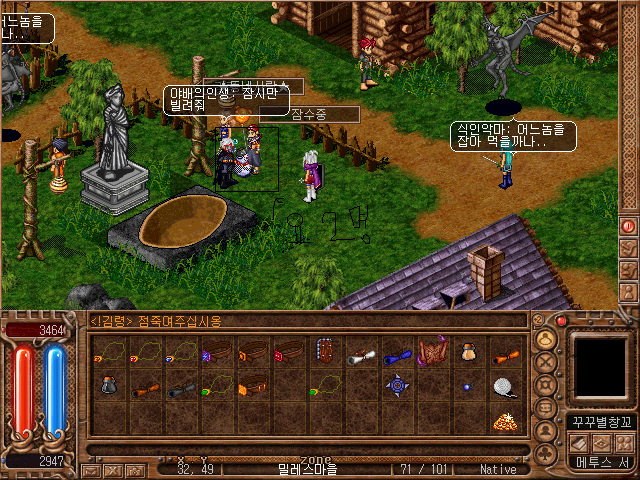Image resolution: width=640 pixels, height=480 pixels.
Task: Click the blue shuriken item
Action: (396, 385)
